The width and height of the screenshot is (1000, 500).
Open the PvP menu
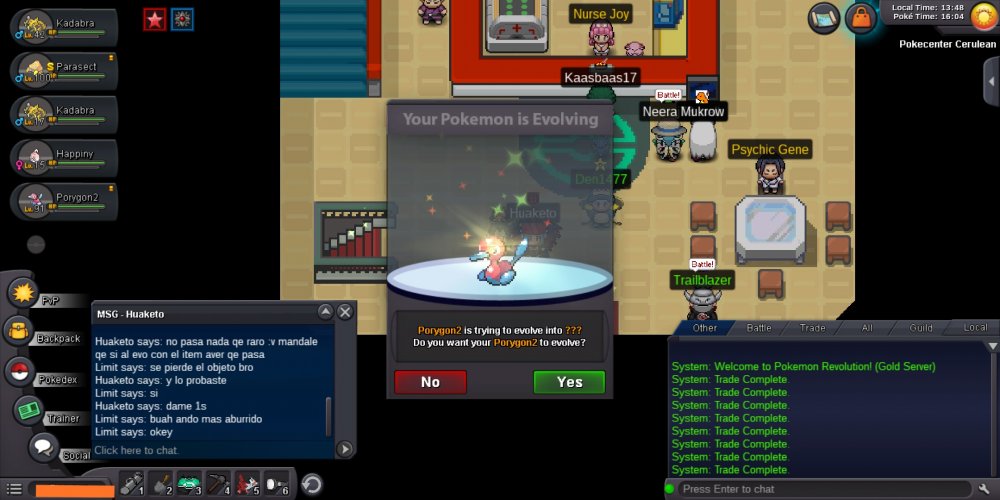(x=24, y=293)
